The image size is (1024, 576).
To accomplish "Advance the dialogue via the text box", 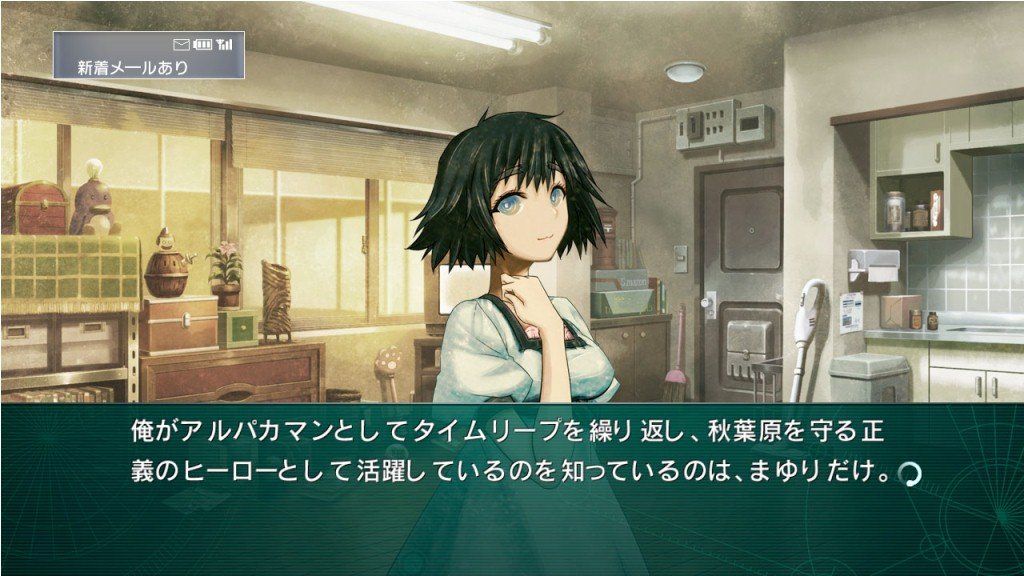I will pyautogui.click(x=511, y=490).
